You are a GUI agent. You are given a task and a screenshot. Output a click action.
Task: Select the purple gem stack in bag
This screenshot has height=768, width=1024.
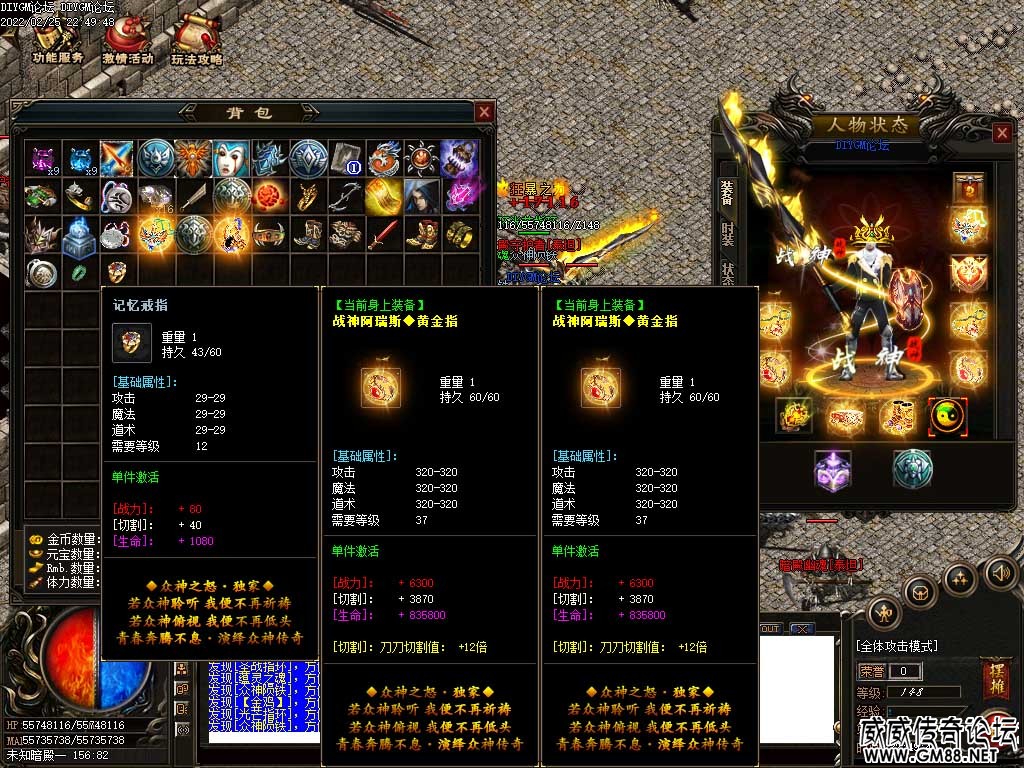click(43, 158)
